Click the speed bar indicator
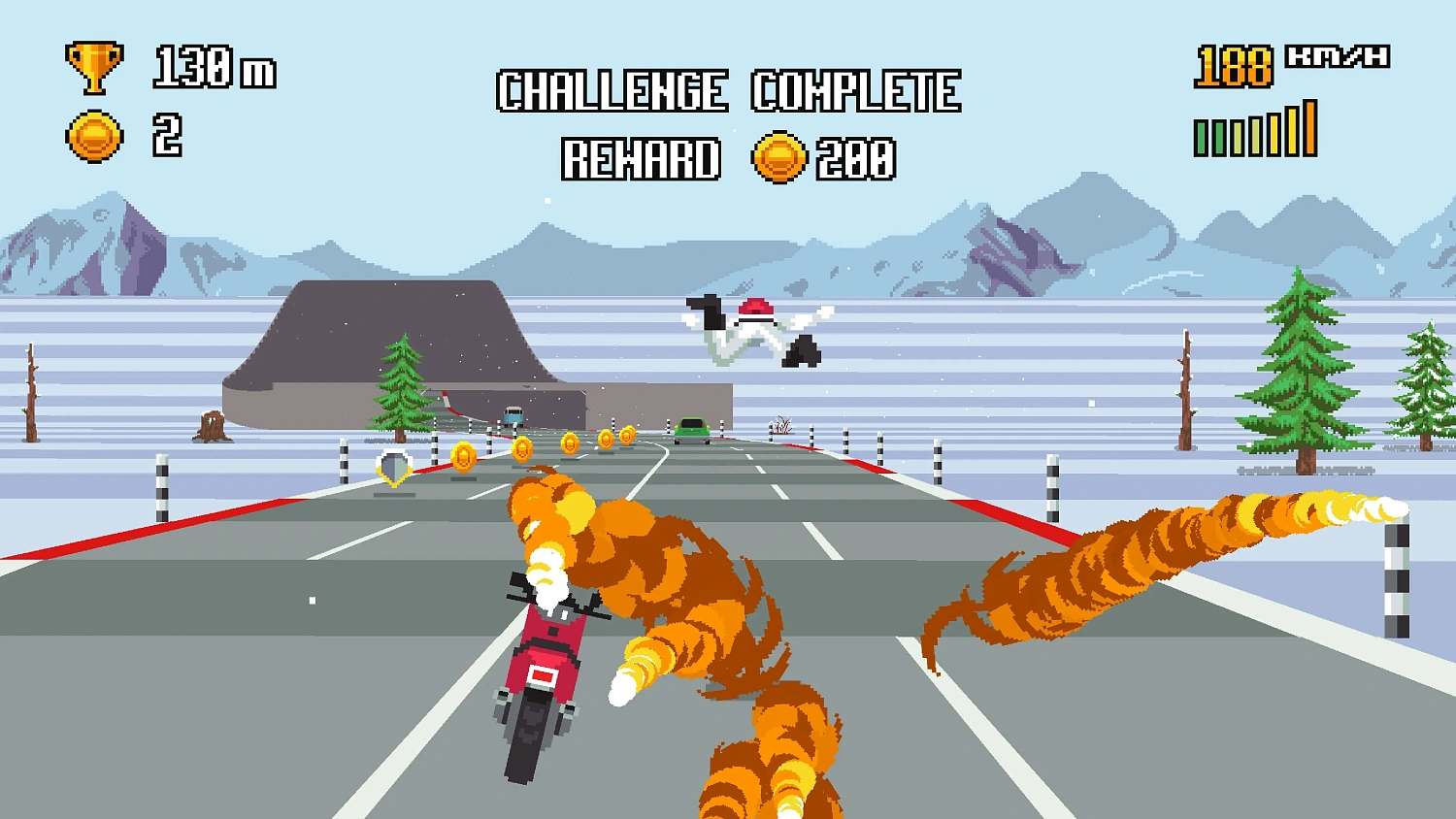 point(1255,129)
